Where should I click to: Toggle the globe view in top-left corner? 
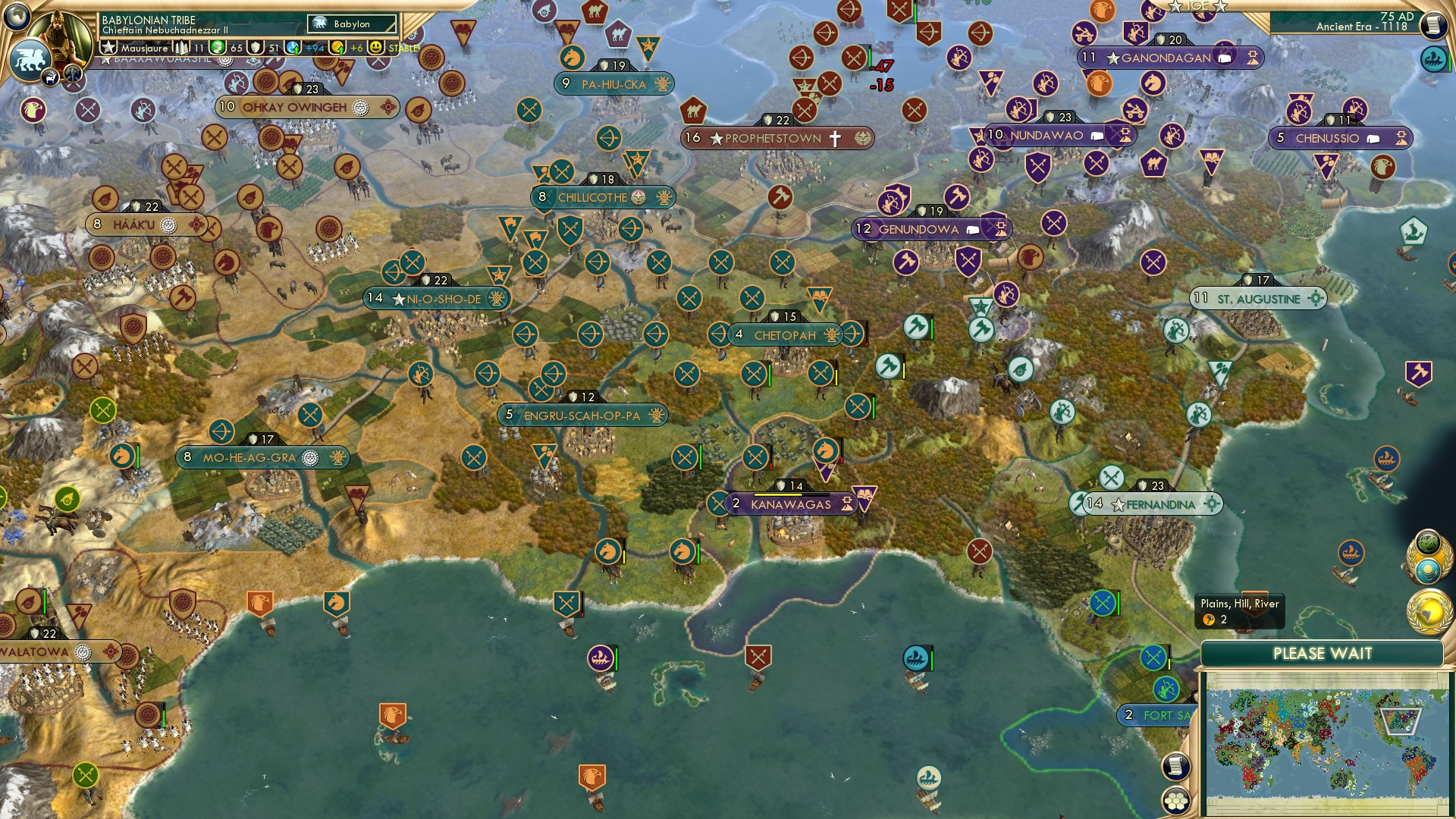coord(15,17)
